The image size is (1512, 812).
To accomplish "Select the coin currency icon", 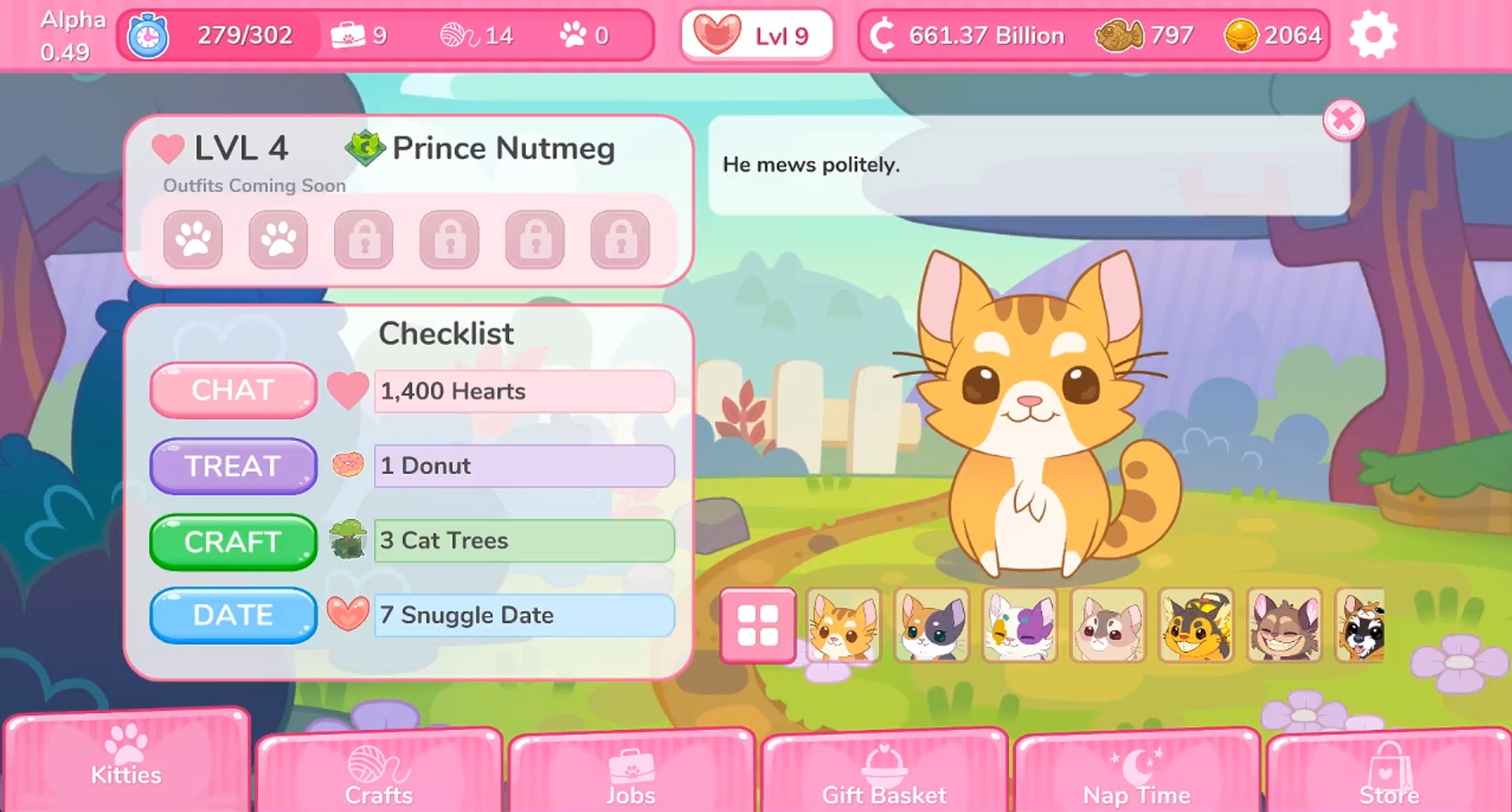I will [x=882, y=35].
